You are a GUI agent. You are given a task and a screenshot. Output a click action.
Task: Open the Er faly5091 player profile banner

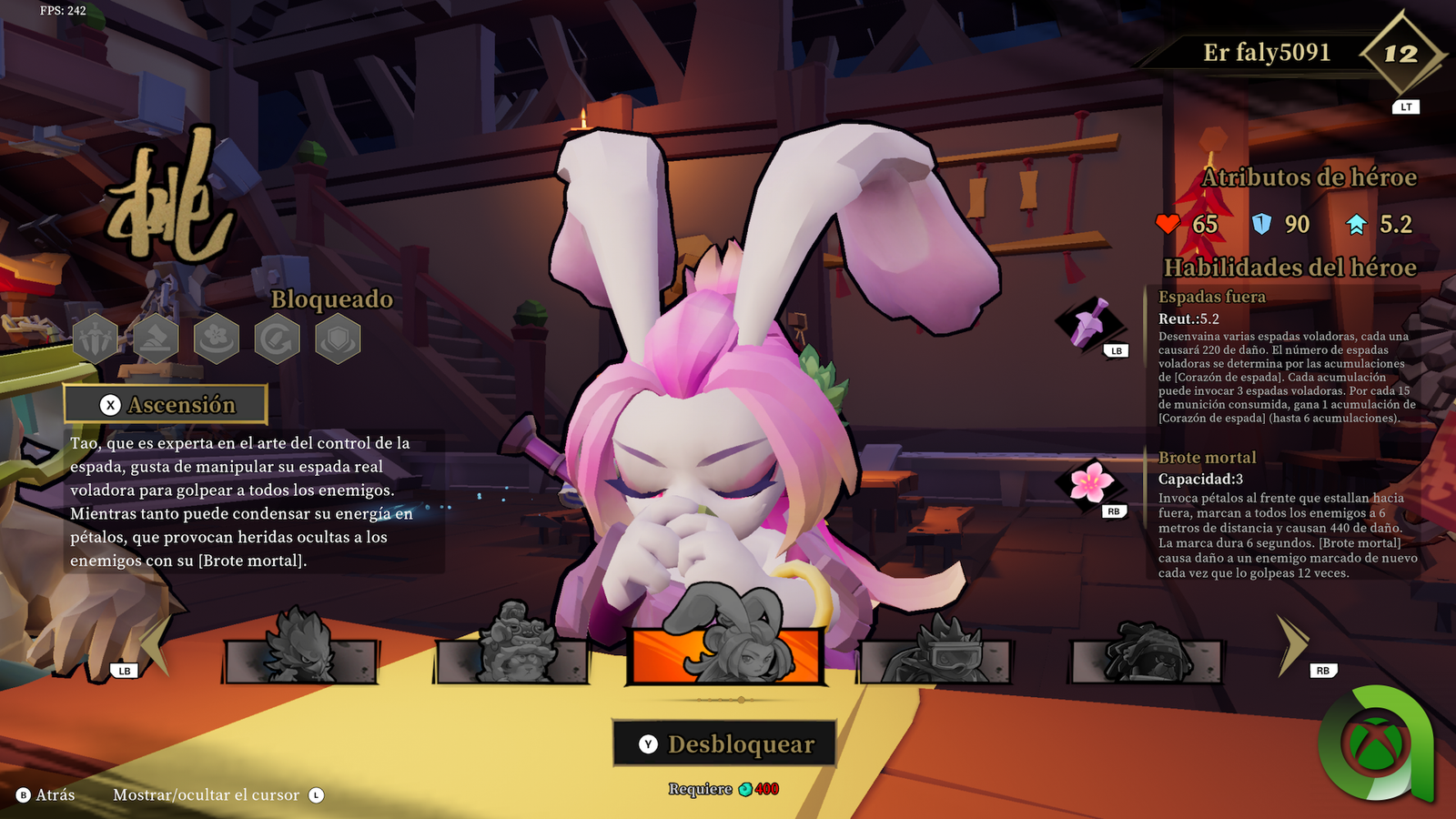click(1267, 53)
